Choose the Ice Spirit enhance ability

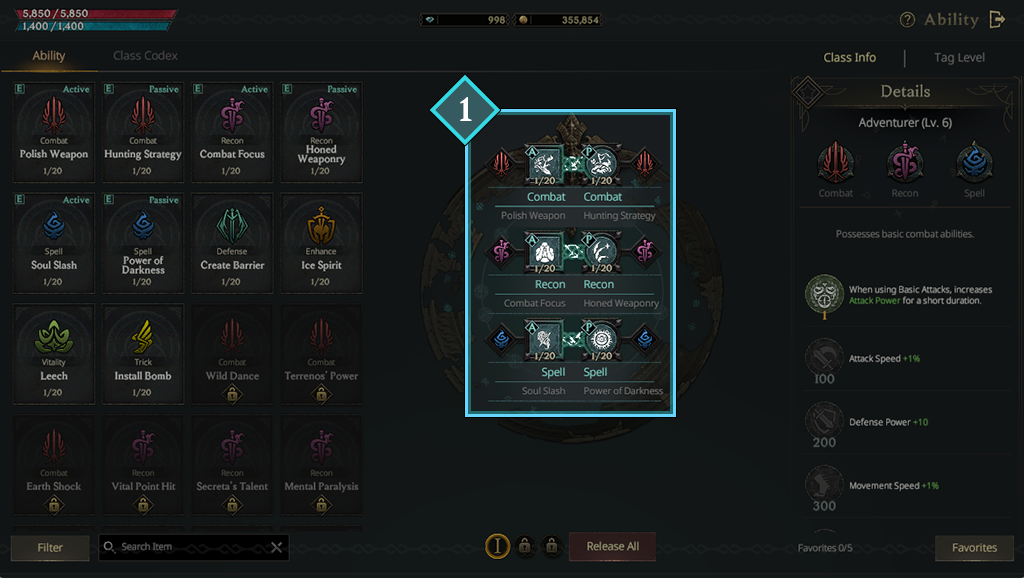[x=321, y=243]
